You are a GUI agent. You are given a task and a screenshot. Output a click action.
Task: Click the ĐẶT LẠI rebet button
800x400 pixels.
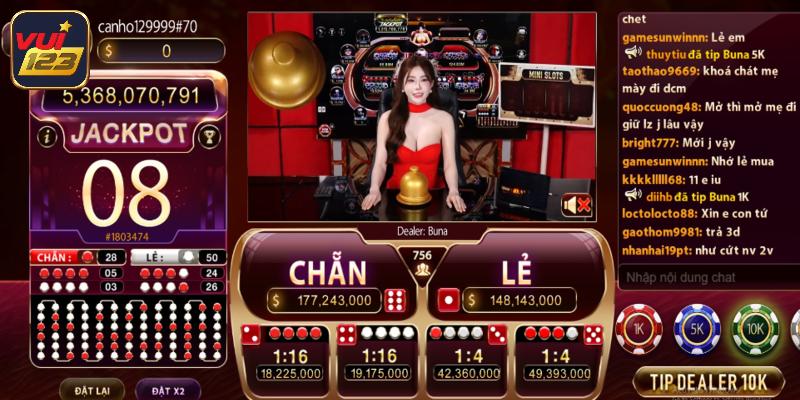click(83, 389)
